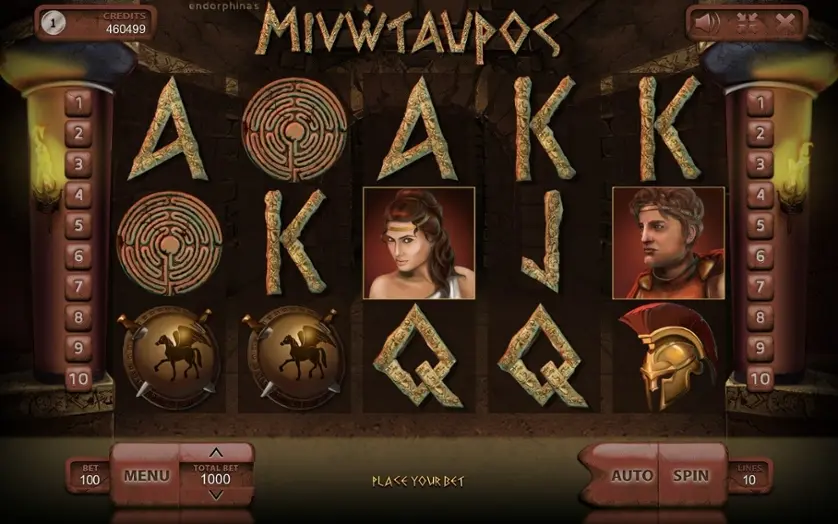
Task: Toggle fullscreen with the arrows icon
Action: 745,22
